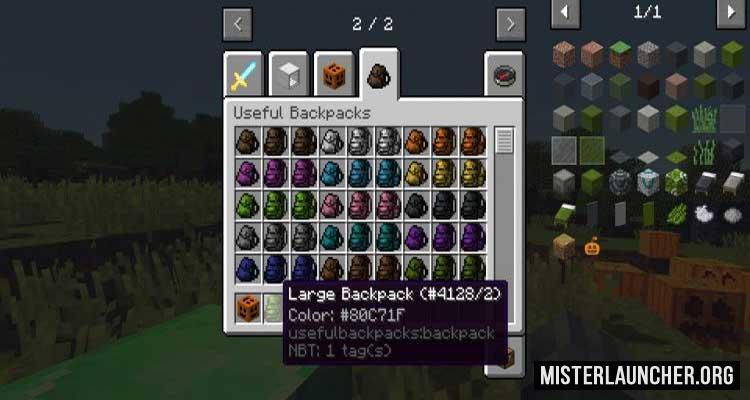
Task: Click the item list next page arrow
Action: pyautogui.click(x=731, y=12)
